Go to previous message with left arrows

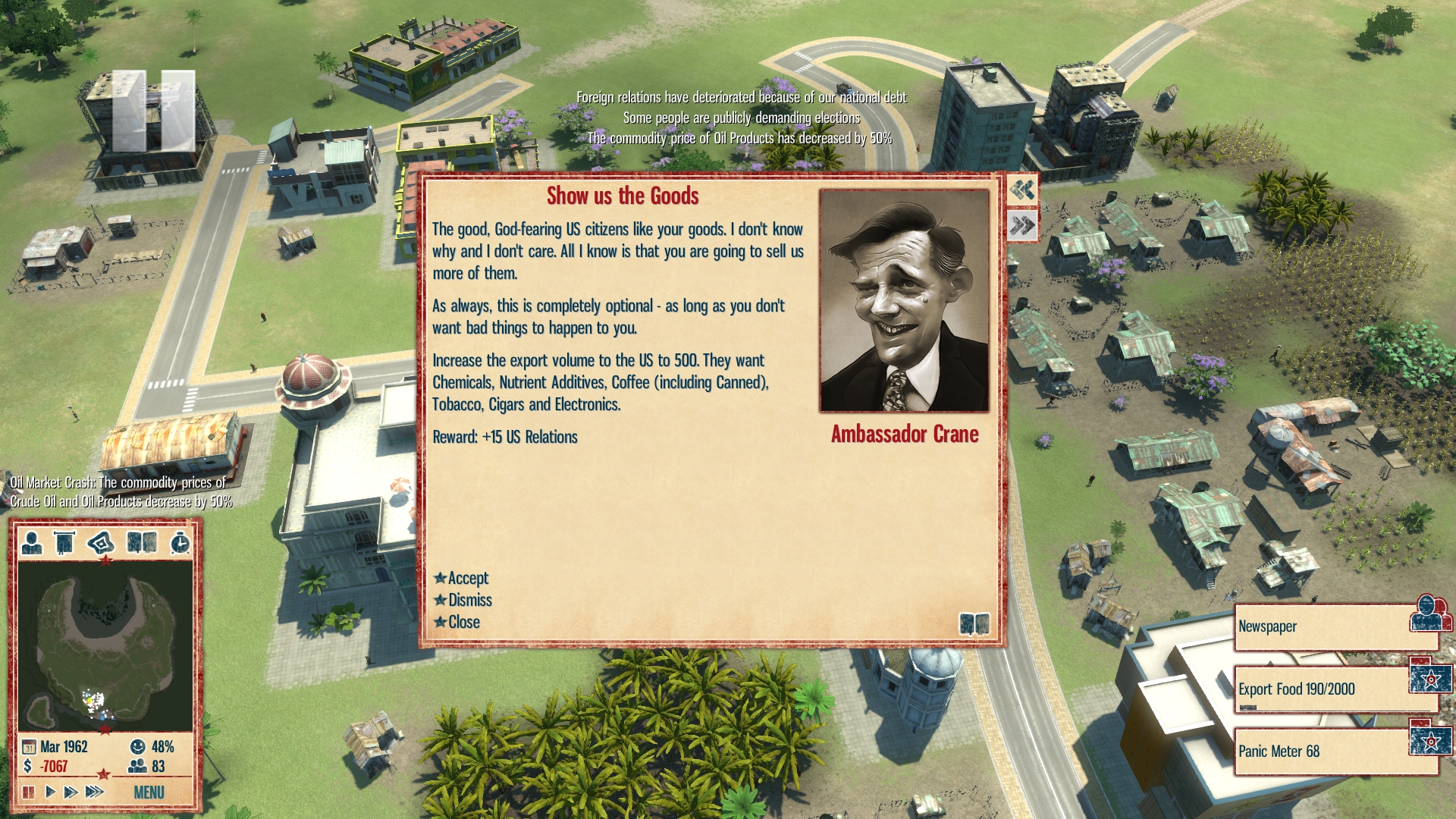(x=1022, y=189)
